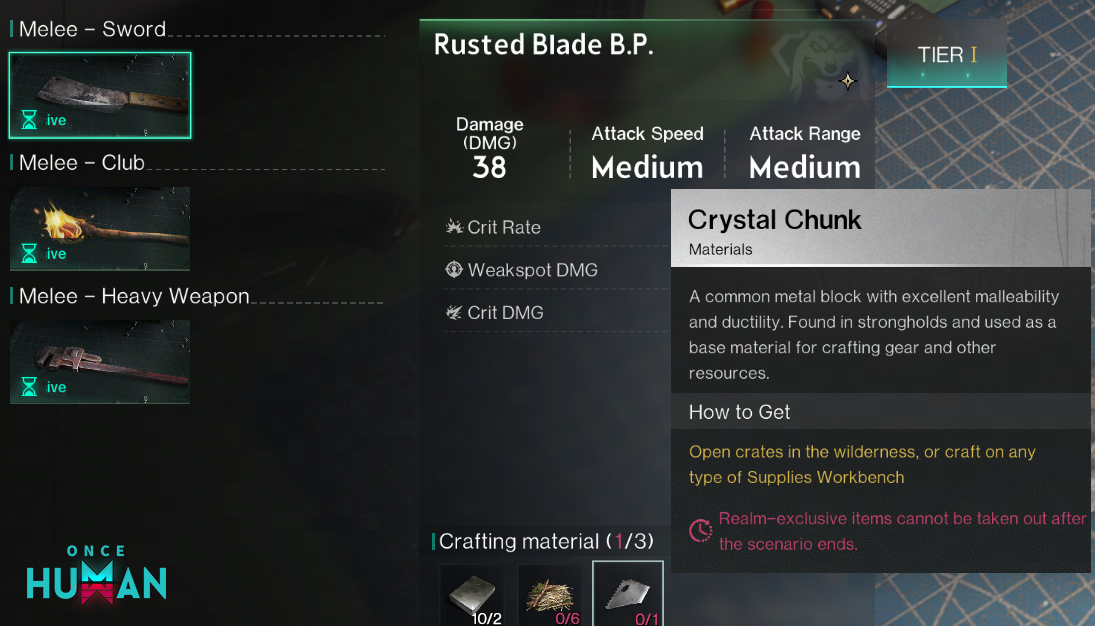Screen dimensions: 1095x626
Task: Select the metal block crafting material
Action: point(474,596)
